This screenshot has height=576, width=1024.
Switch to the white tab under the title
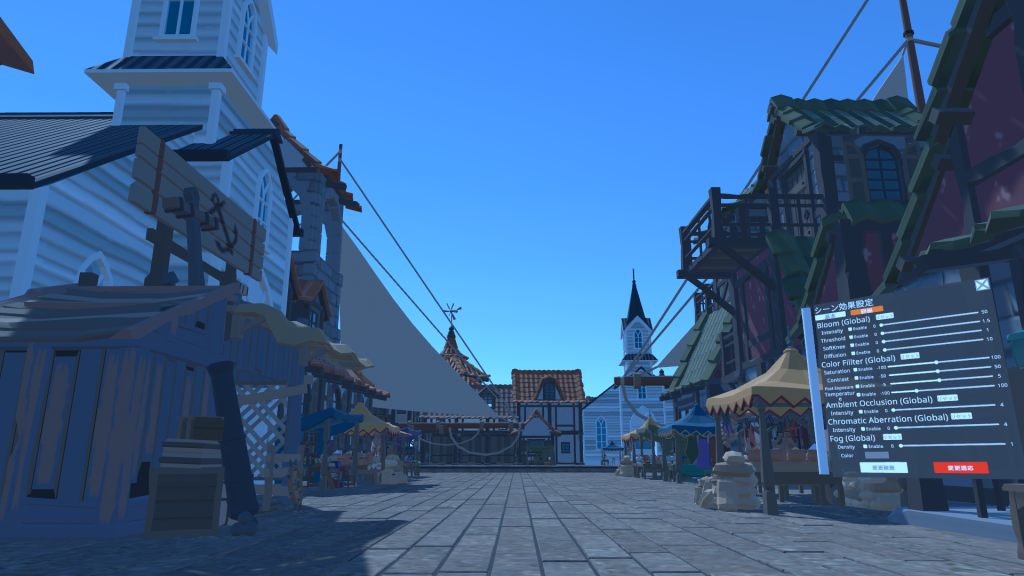click(832, 315)
